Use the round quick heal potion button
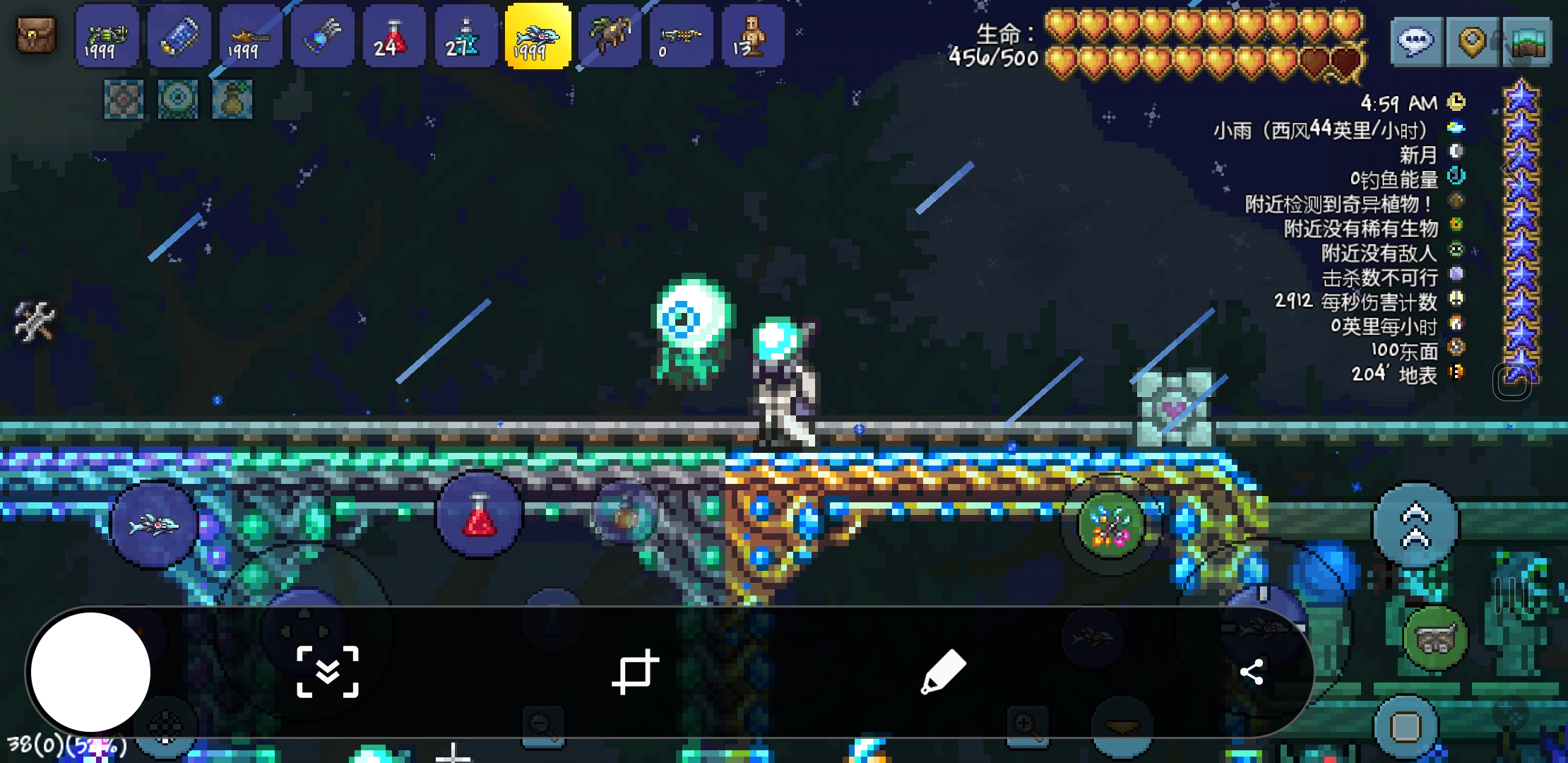This screenshot has height=763, width=1568. pyautogui.click(x=479, y=516)
